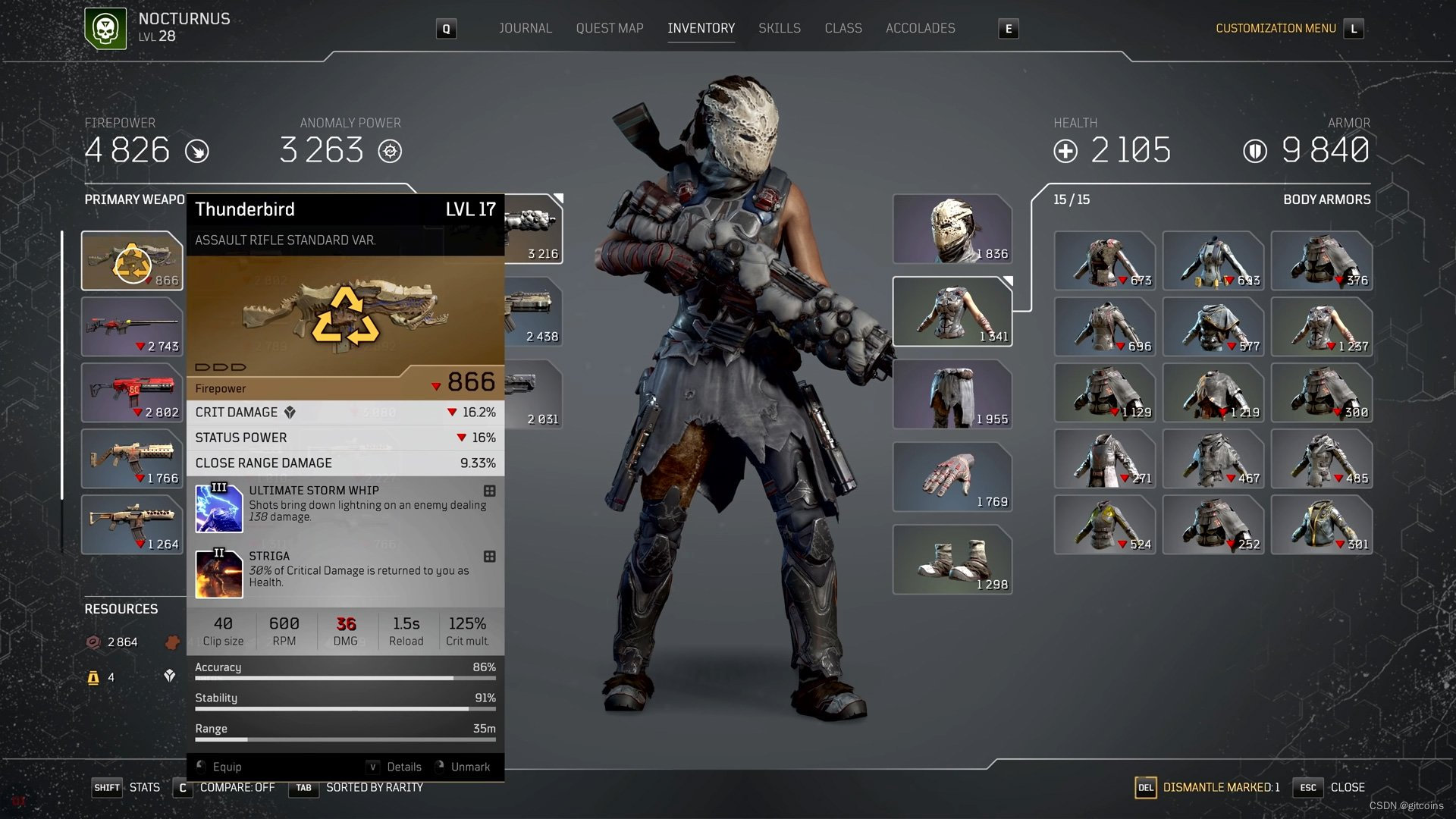Select the equipped gloves slot 1 769
This screenshot has height=819, width=1456.
point(952,477)
